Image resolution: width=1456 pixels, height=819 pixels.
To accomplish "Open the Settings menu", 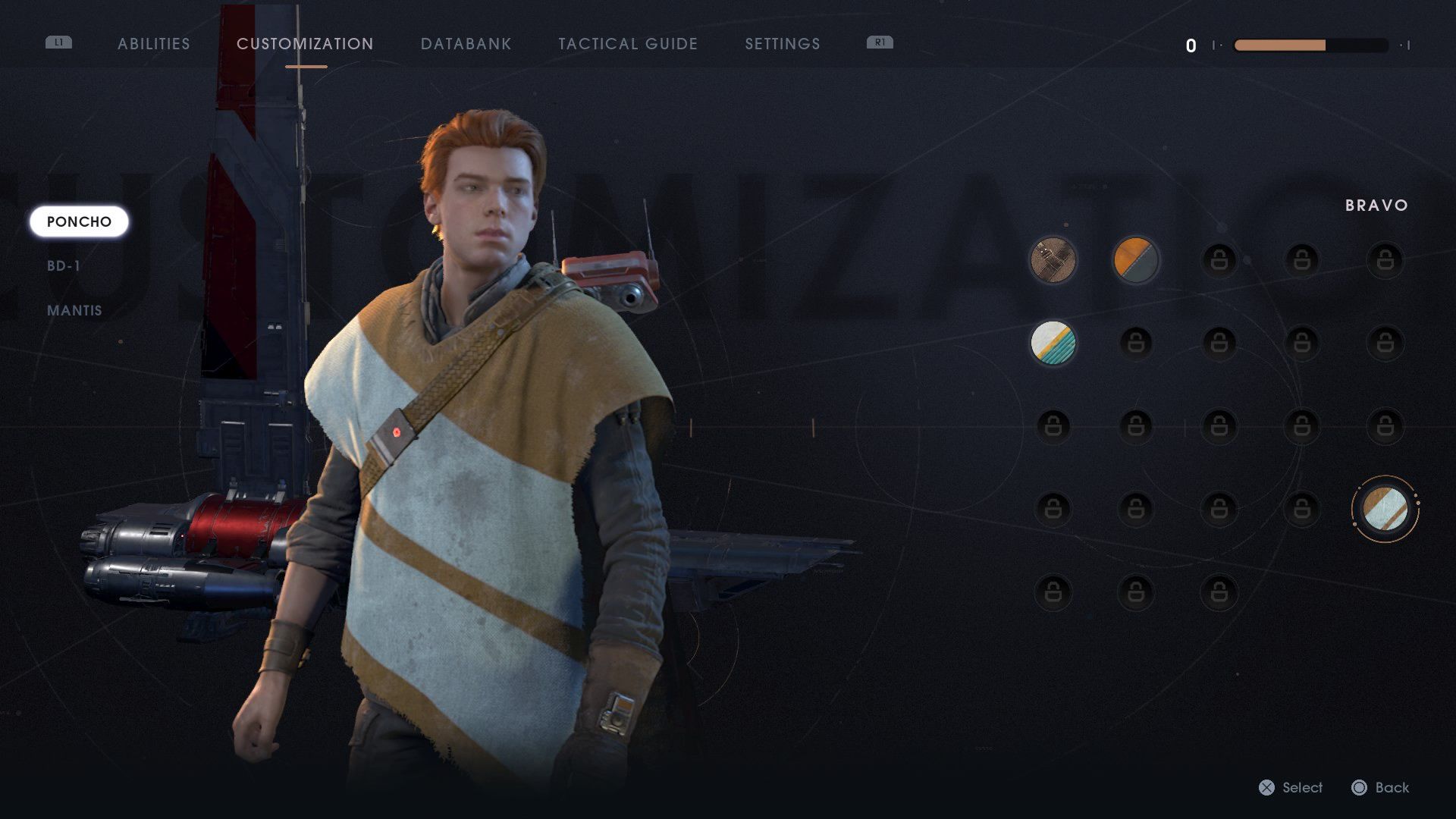I will (x=782, y=44).
